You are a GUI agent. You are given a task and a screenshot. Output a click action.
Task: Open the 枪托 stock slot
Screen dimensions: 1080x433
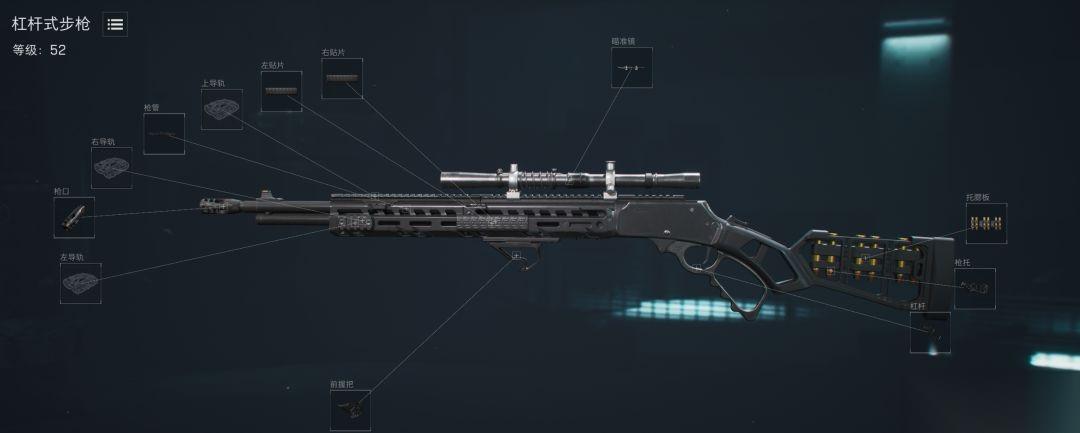974,289
